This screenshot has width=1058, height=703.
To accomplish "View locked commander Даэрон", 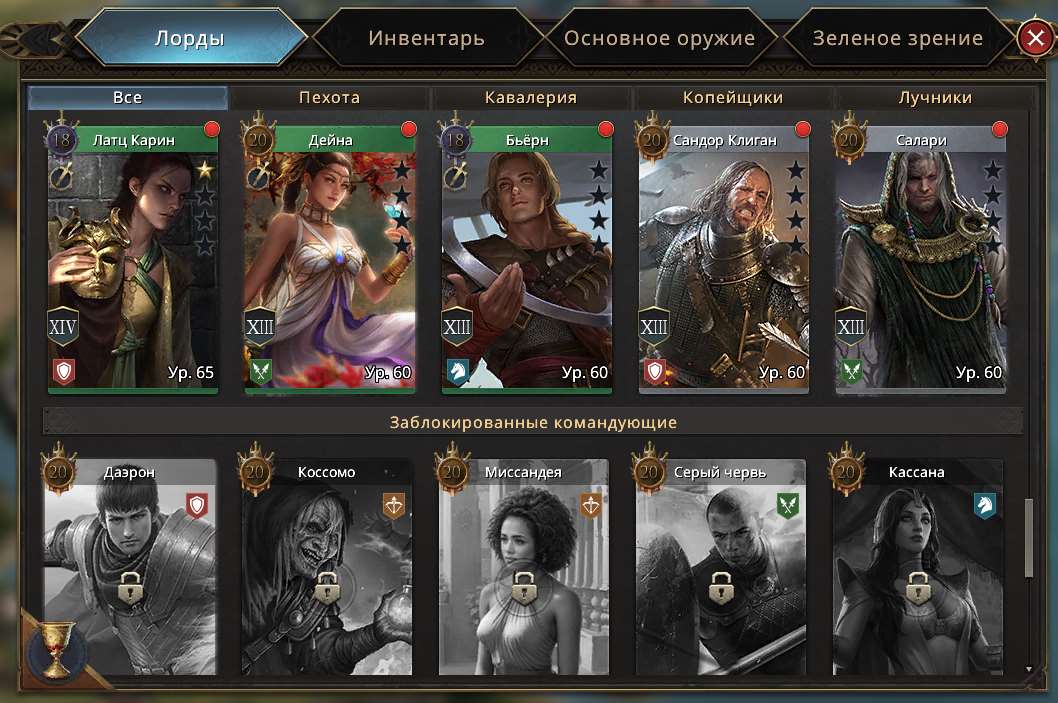I will (x=130, y=570).
